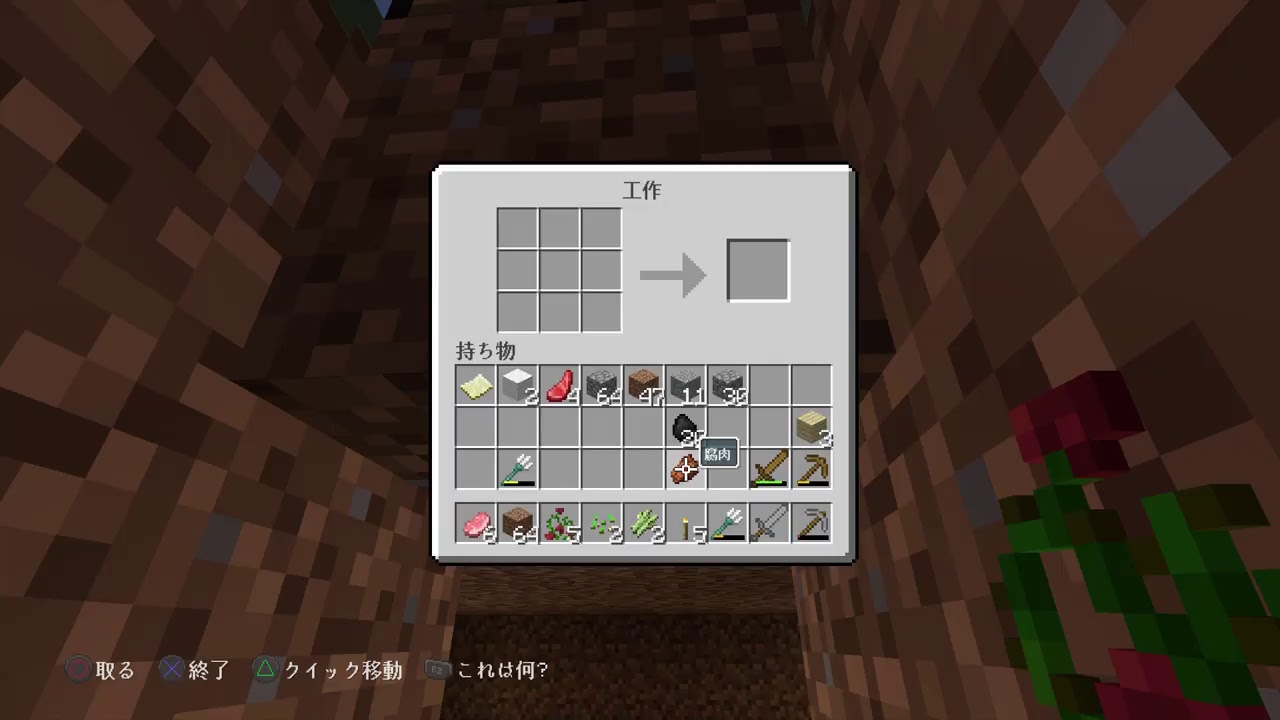The image size is (1280, 720).
Task: Select the raw porkchop in the hotbar
Action: [x=475, y=523]
